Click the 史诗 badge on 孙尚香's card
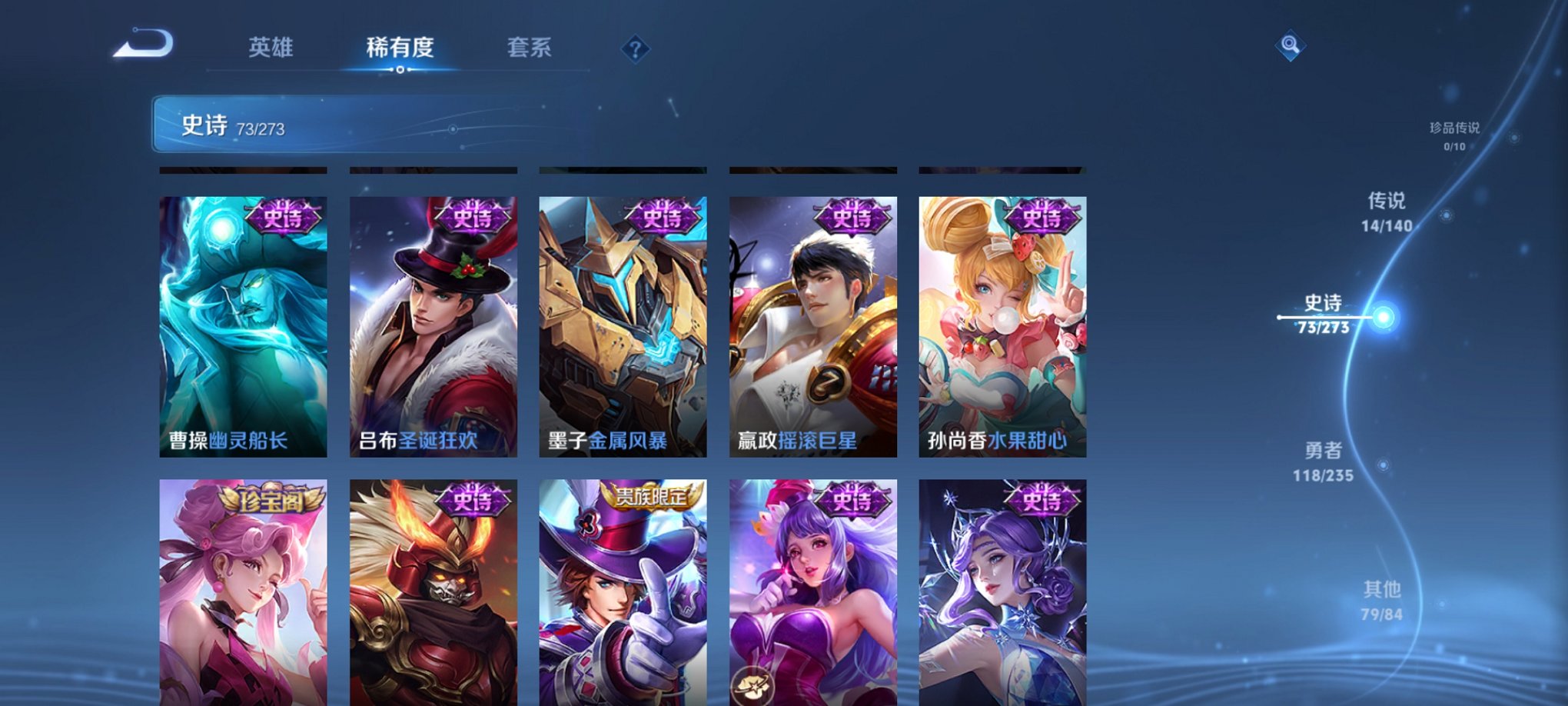The width and height of the screenshot is (1568, 706). [x=1041, y=218]
